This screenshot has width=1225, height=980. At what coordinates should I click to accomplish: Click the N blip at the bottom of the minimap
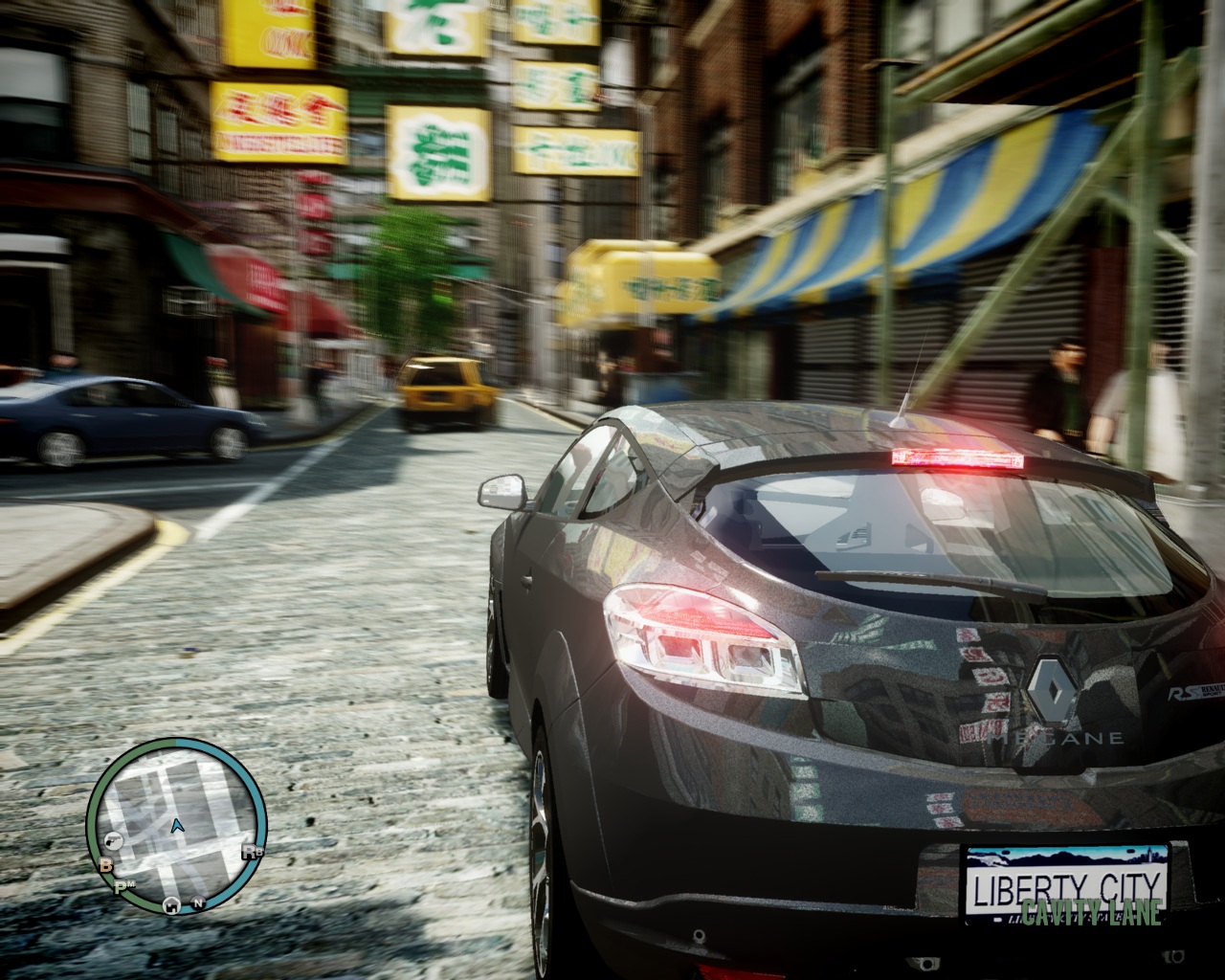click(198, 903)
